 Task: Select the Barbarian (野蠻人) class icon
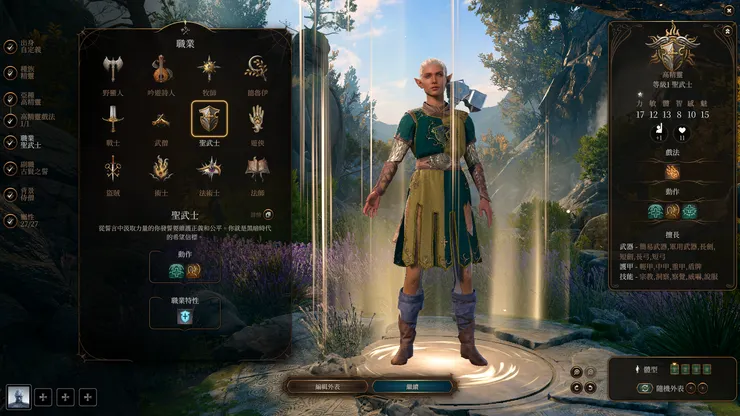coord(112,70)
